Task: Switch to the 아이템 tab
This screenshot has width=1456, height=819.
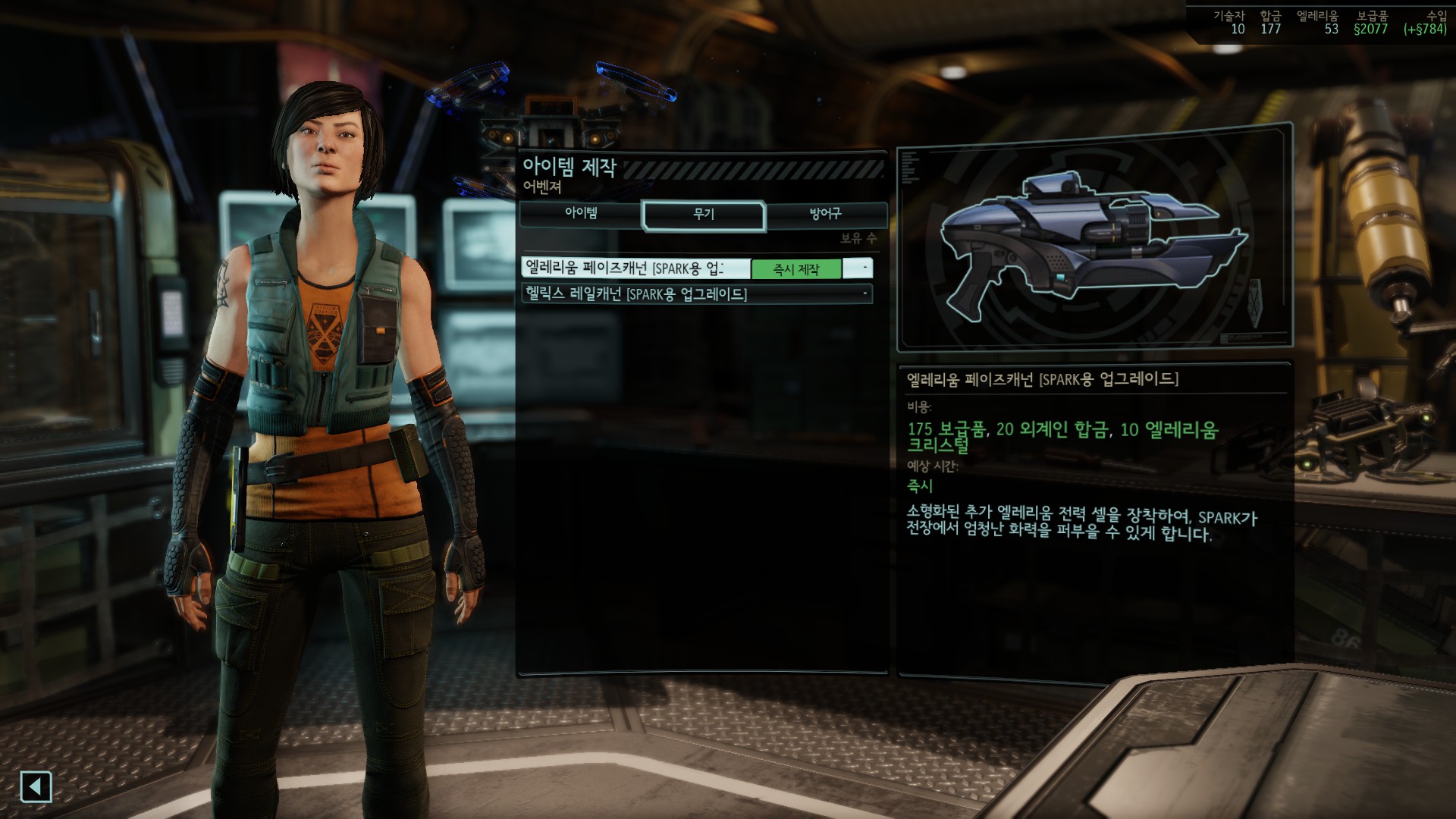Action: (581, 214)
